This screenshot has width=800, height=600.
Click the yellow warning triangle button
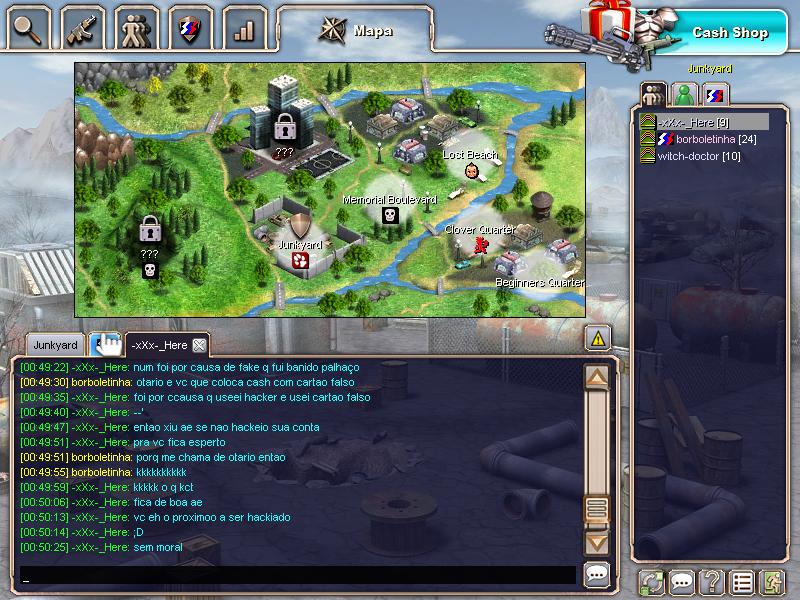coord(597,338)
